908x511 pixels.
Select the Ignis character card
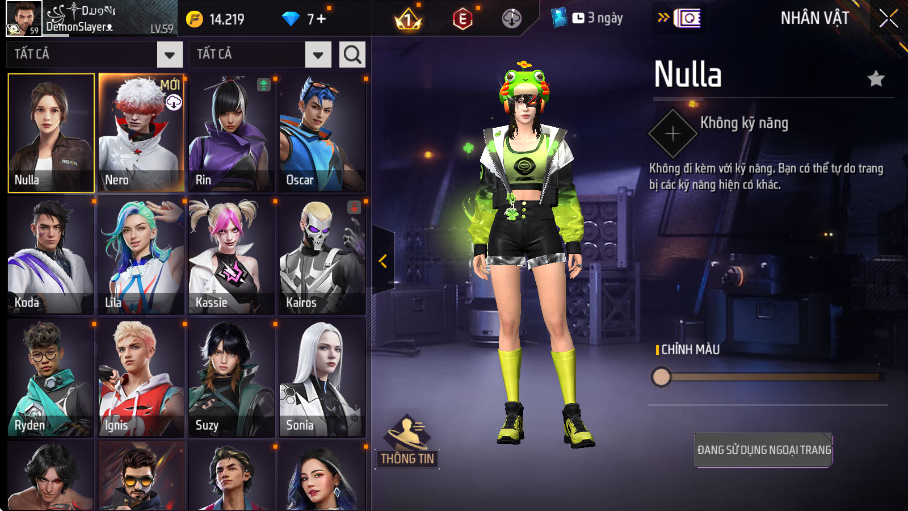(141, 378)
